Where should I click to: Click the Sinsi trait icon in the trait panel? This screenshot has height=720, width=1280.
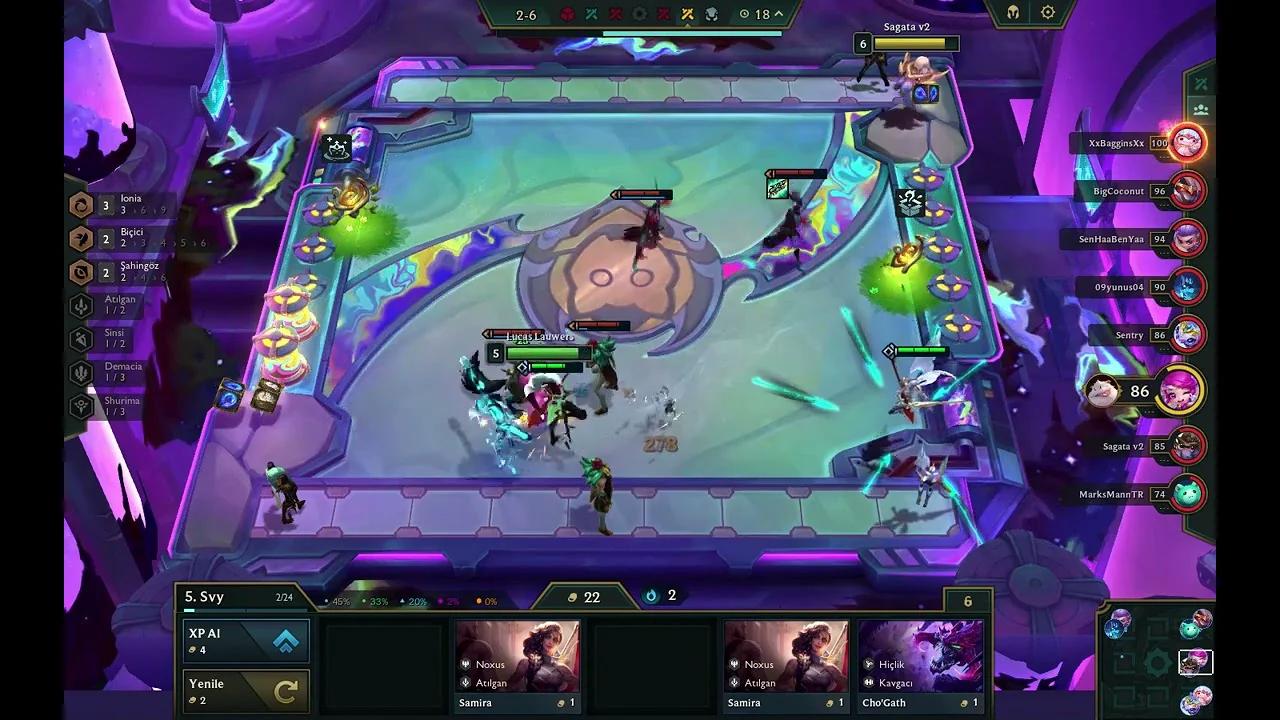tap(81, 338)
